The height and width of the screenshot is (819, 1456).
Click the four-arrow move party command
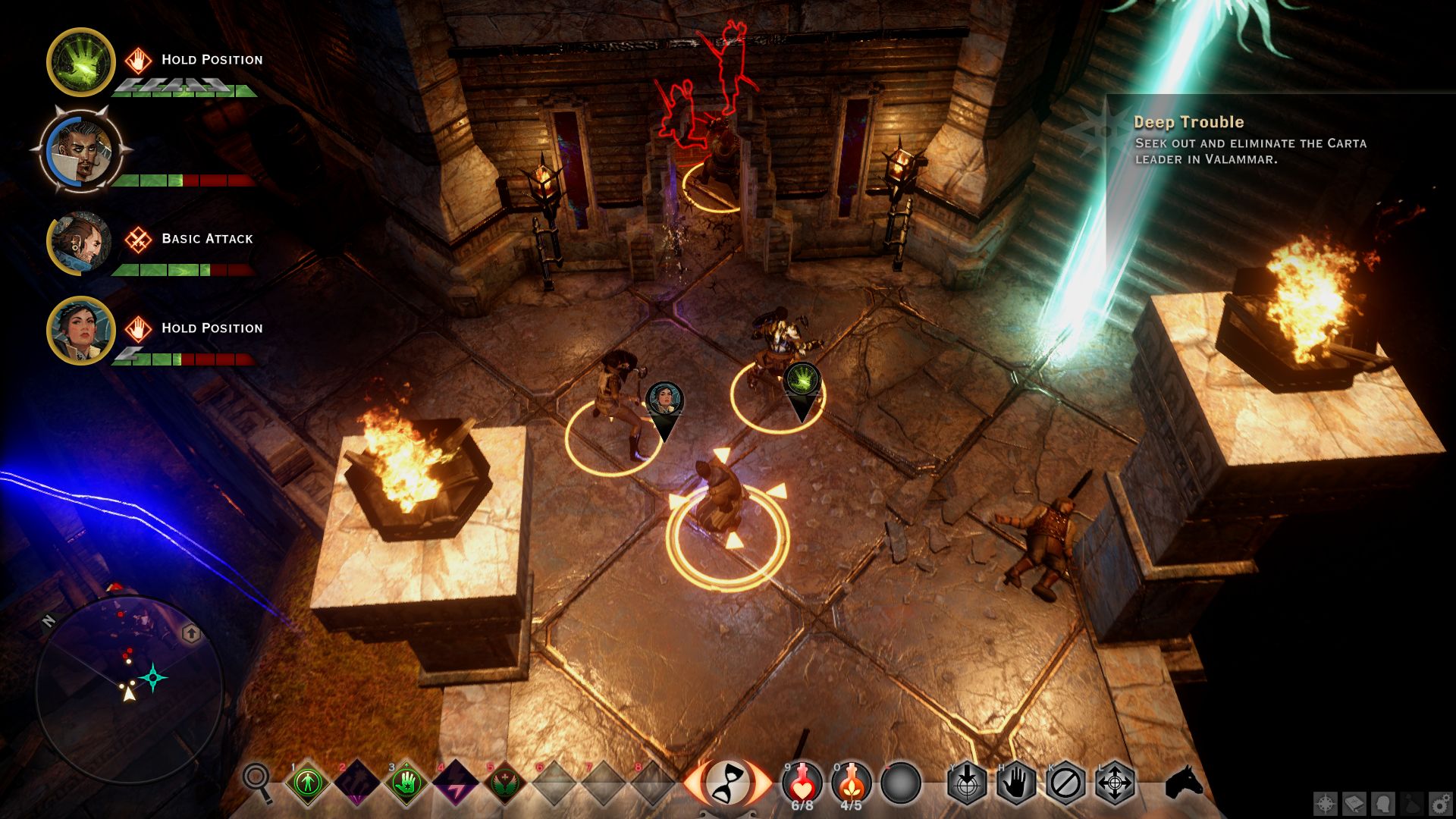(1115, 783)
